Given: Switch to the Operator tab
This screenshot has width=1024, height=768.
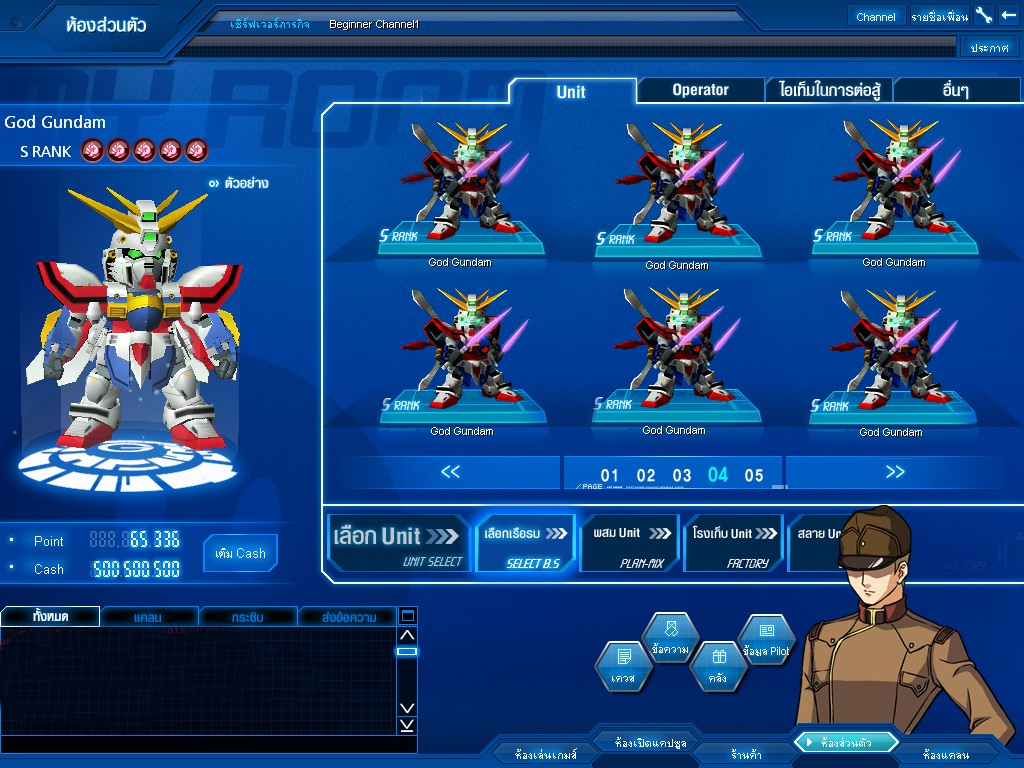Looking at the screenshot, I should tap(700, 90).
